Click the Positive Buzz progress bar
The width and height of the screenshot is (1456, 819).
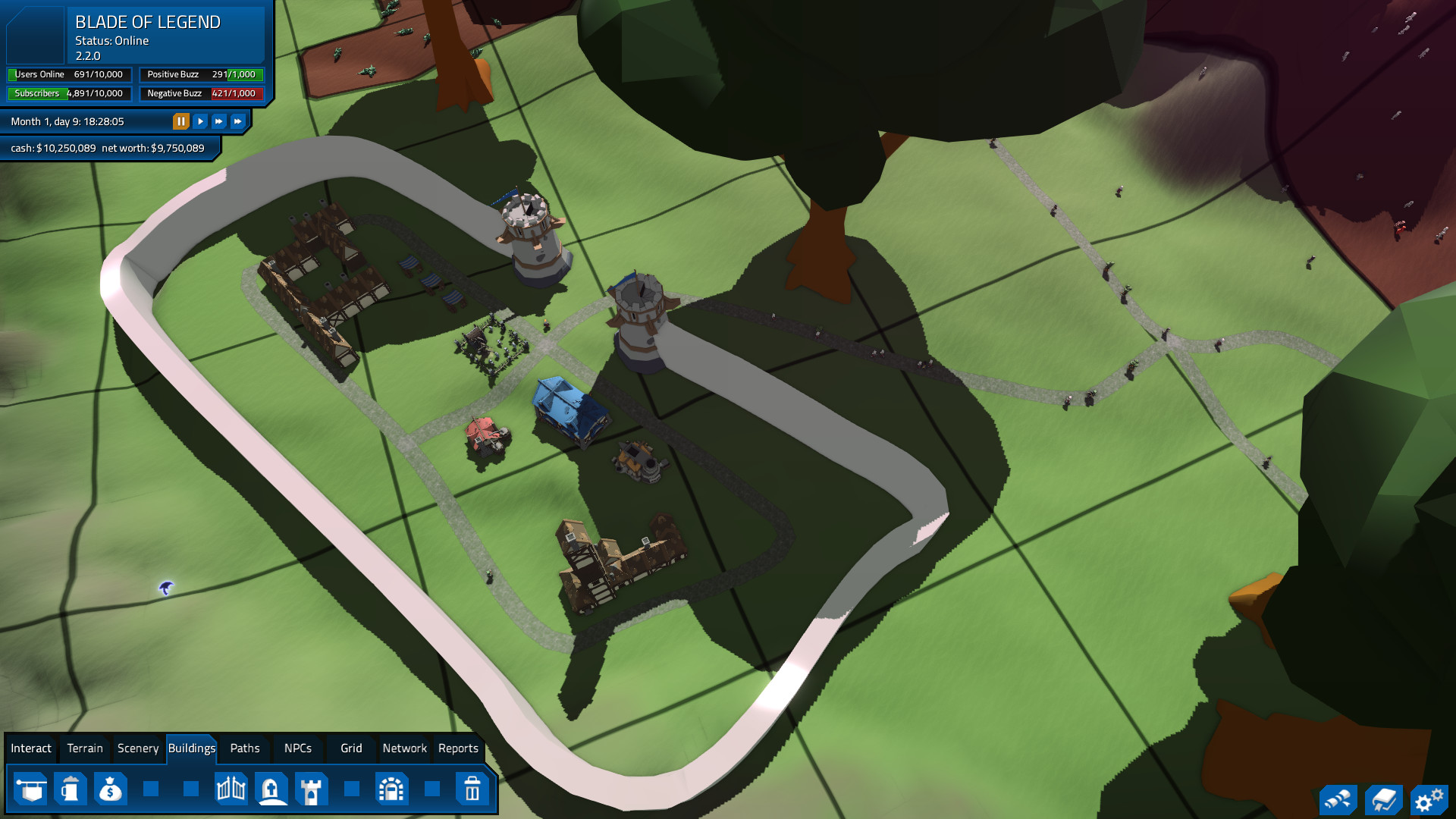tap(201, 74)
